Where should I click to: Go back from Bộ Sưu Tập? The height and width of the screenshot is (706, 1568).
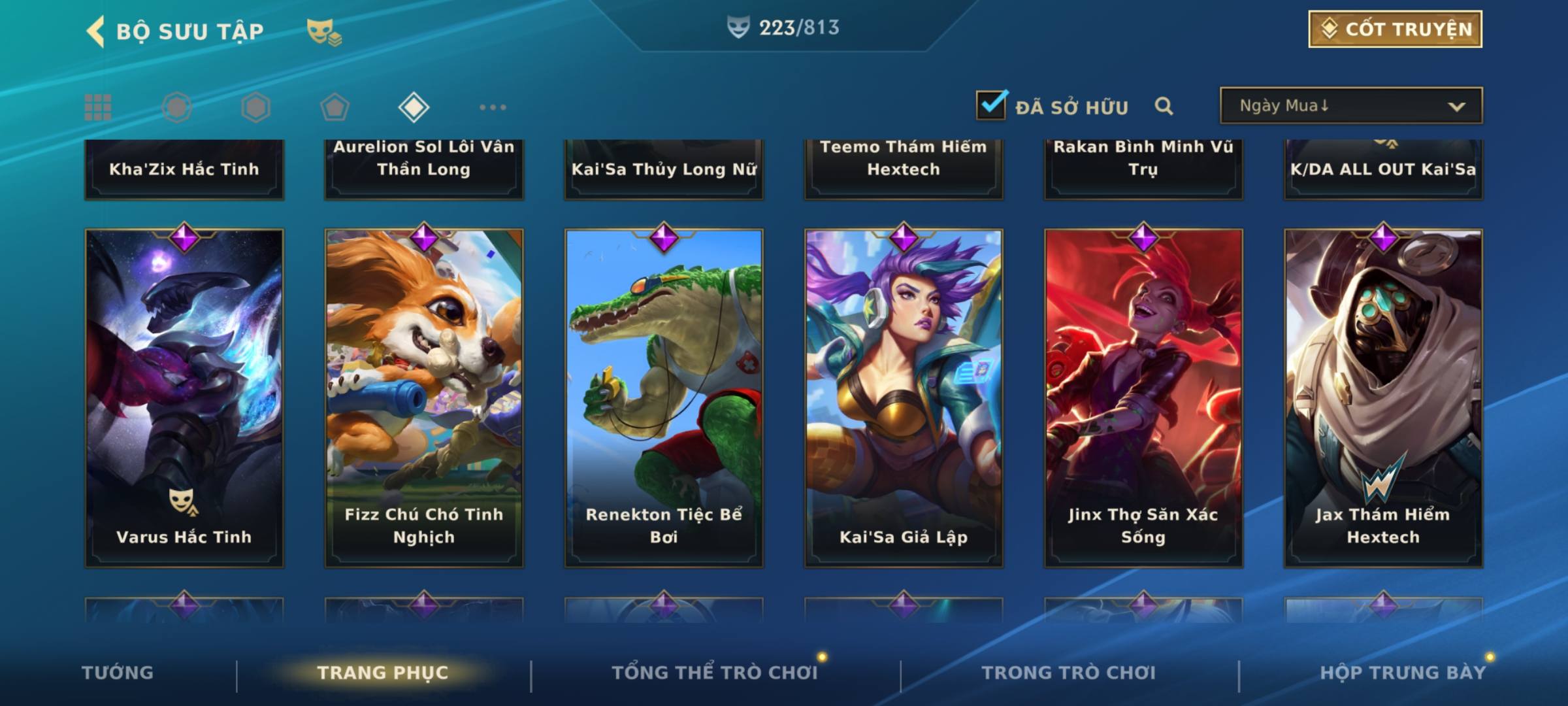96,31
